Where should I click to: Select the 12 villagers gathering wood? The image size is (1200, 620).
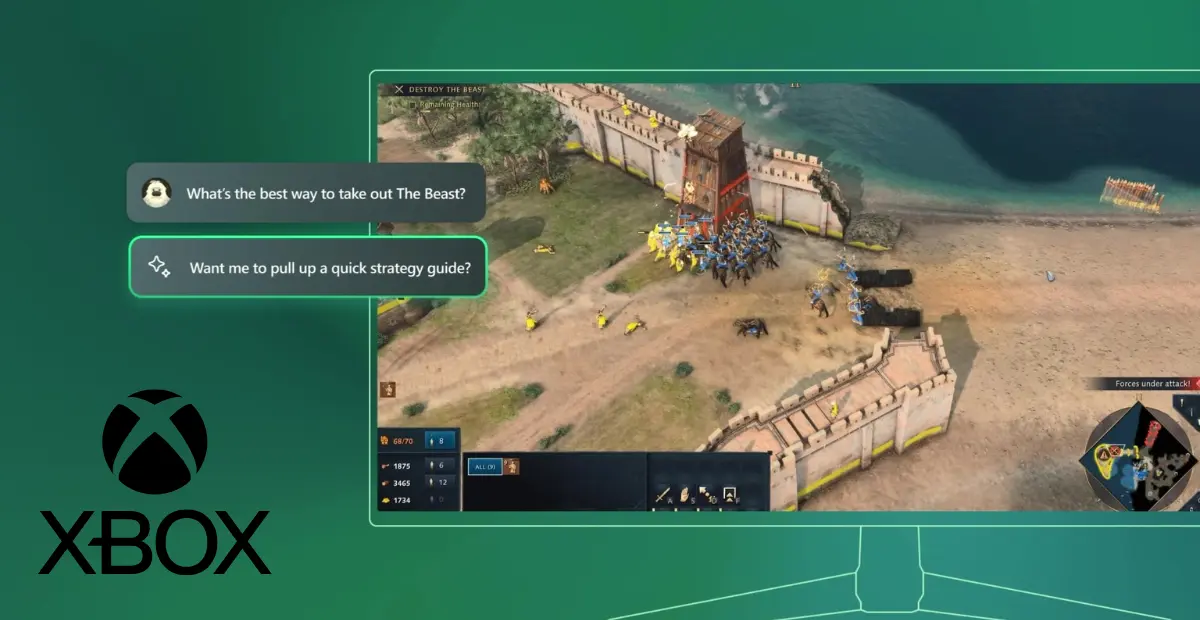(440, 482)
